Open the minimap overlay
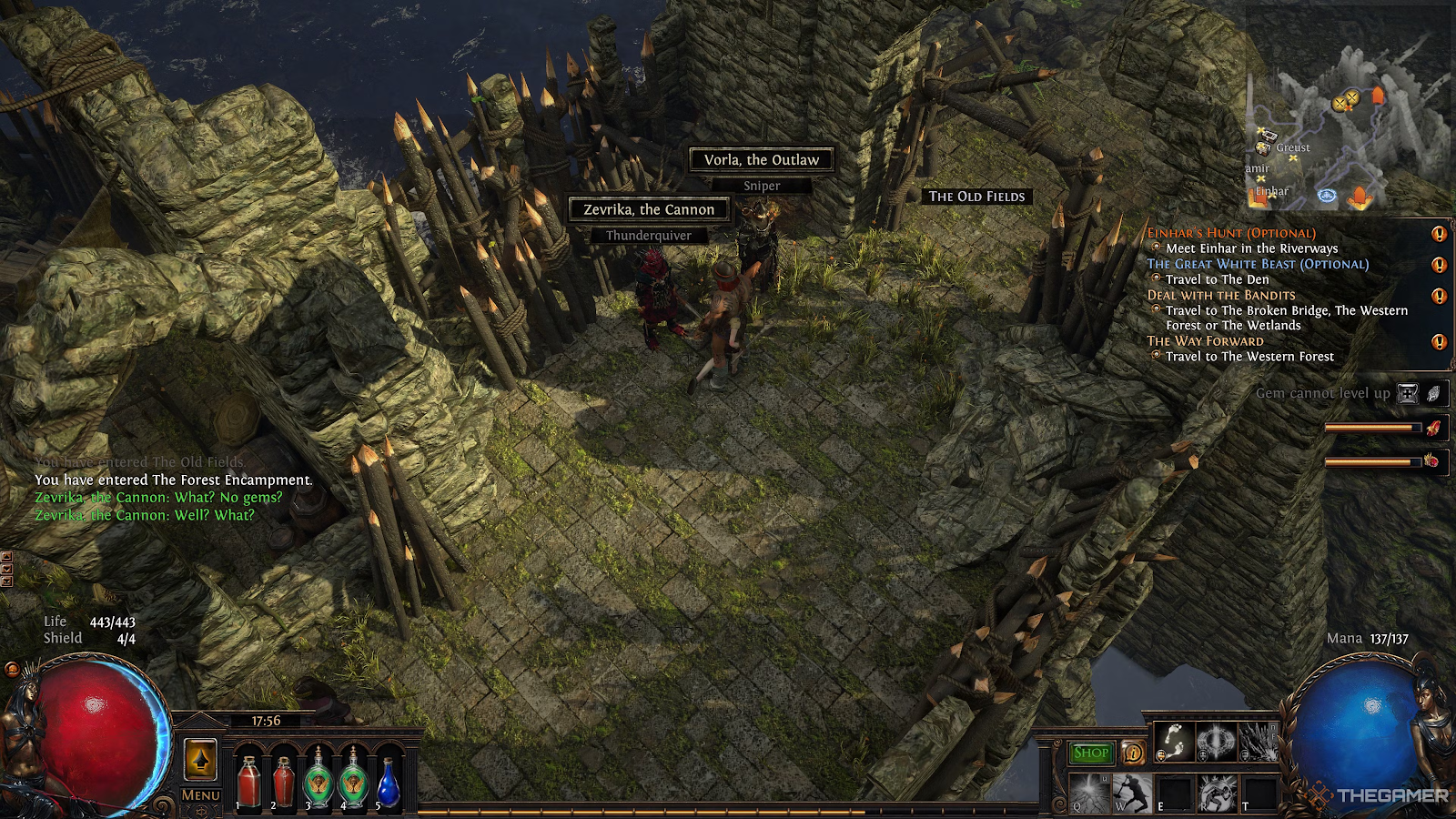Screen dimensions: 1456x819 1347,136
